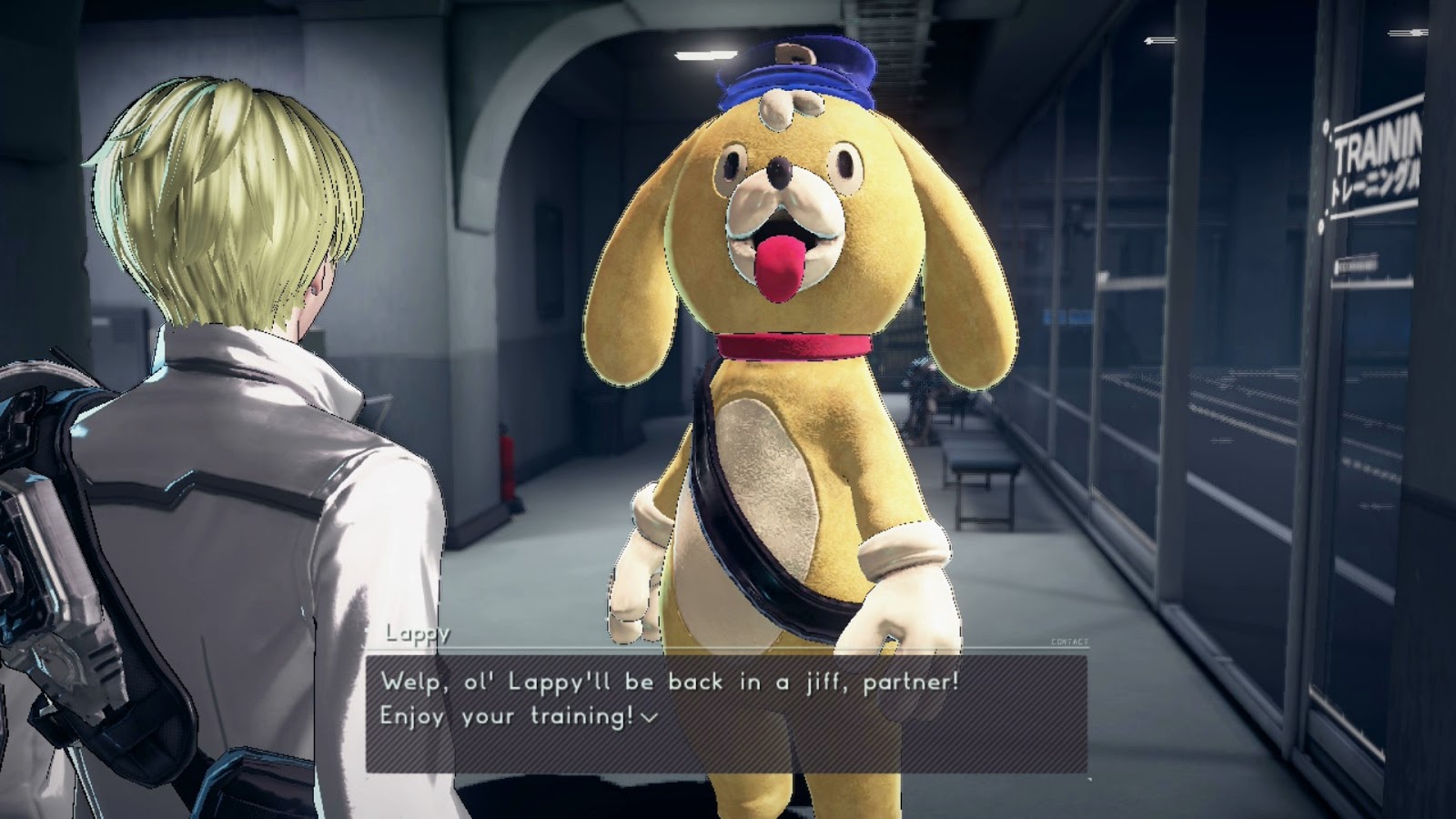Advance Lappy's dialogue with the down arrow
The width and height of the screenshot is (1456, 819).
[x=648, y=718]
